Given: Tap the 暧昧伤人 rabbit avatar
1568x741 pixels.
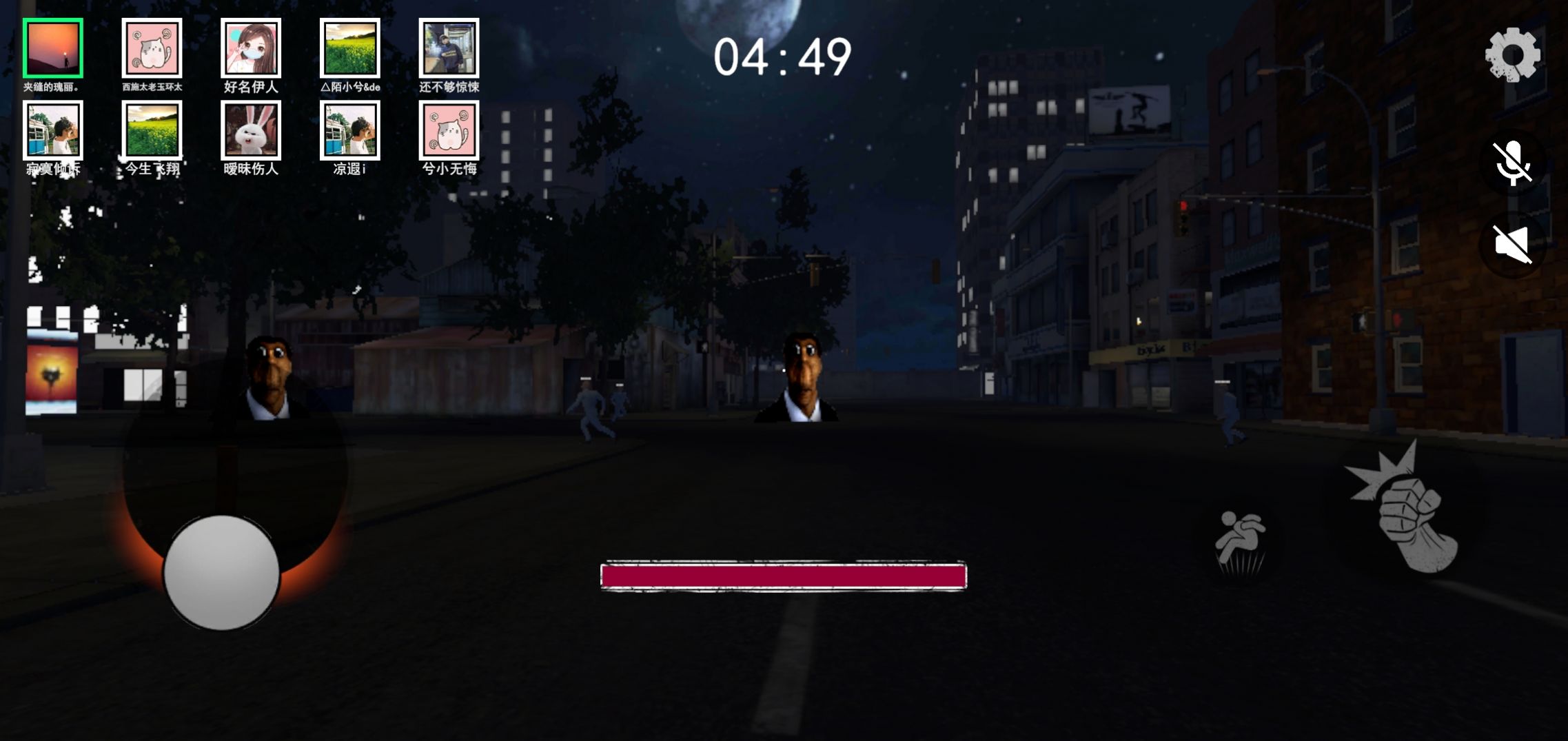Looking at the screenshot, I should tap(251, 133).
